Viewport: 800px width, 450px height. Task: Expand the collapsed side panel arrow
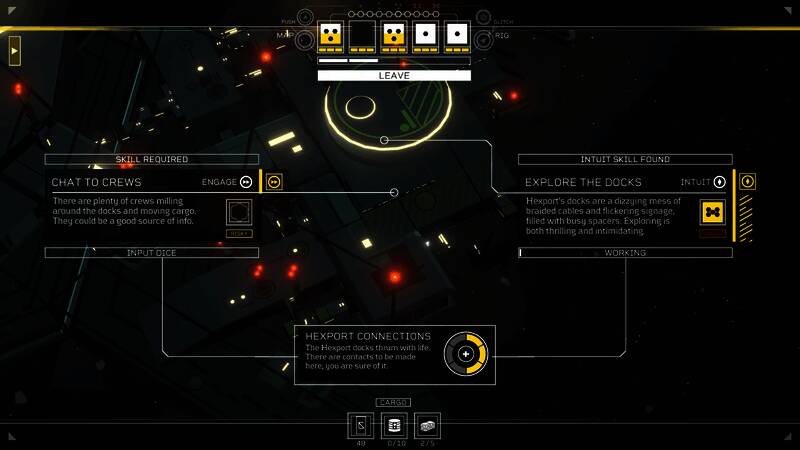click(x=15, y=49)
